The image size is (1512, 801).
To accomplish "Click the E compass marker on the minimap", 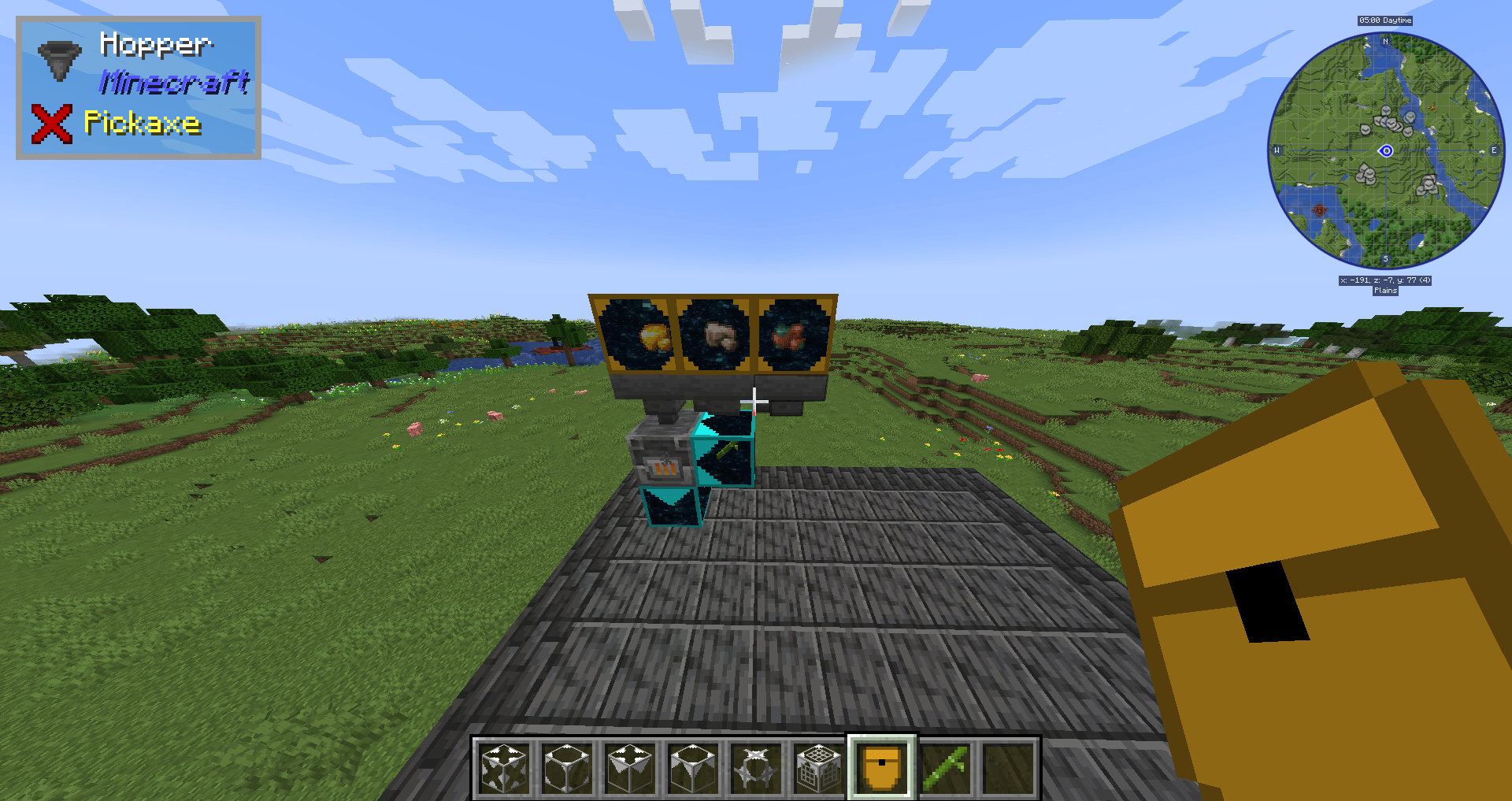I will 1494,150.
